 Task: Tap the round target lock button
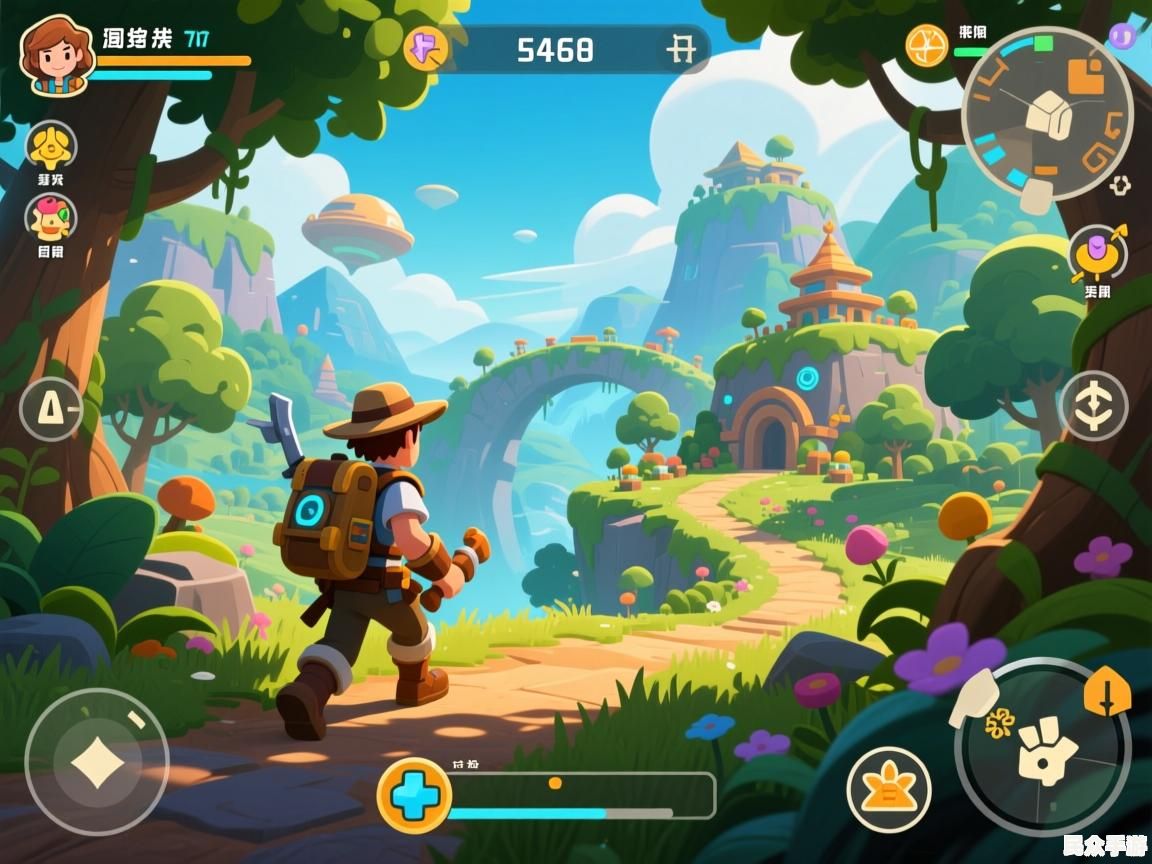click(1093, 406)
